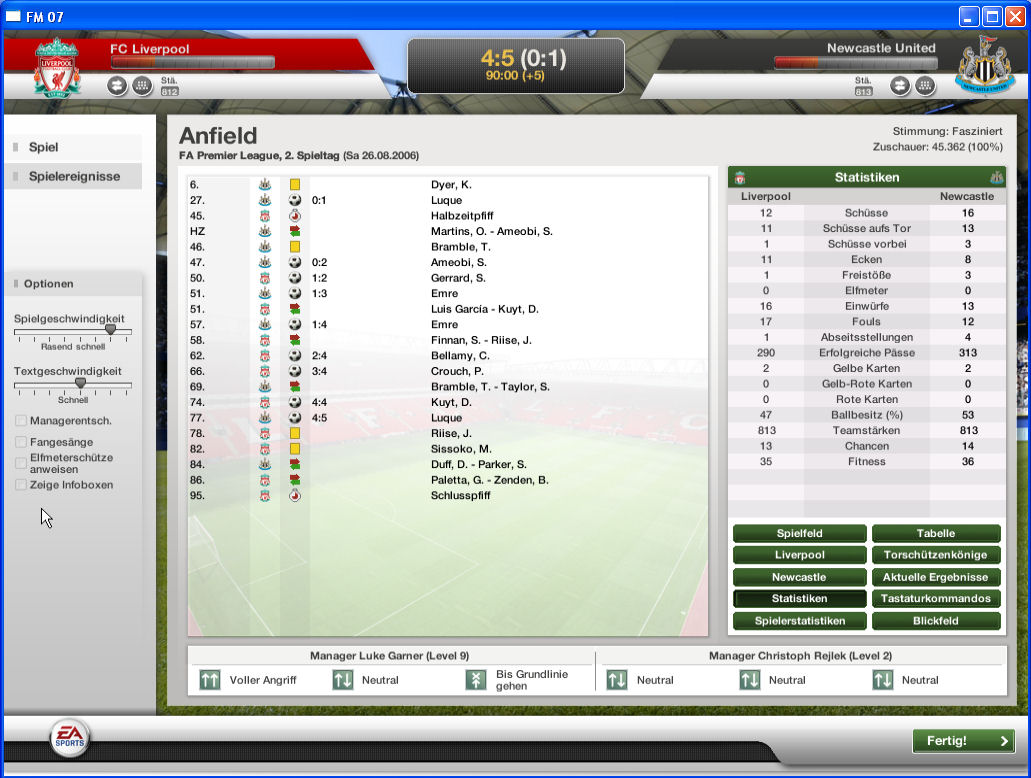Open Spielerstatistiken
This screenshot has width=1031, height=778.
pyautogui.click(x=799, y=621)
